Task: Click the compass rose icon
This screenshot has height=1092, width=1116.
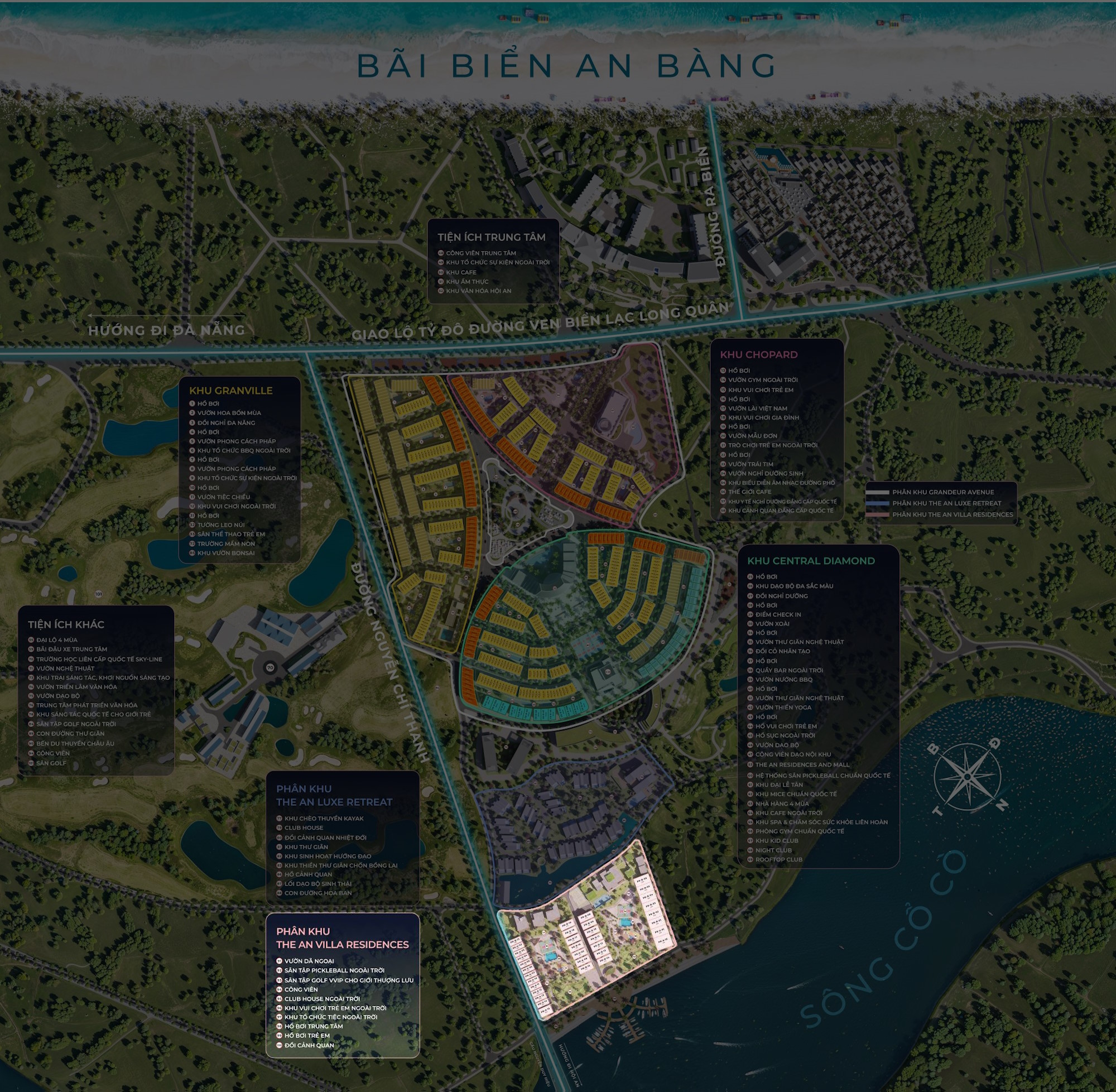Action: 967,777
